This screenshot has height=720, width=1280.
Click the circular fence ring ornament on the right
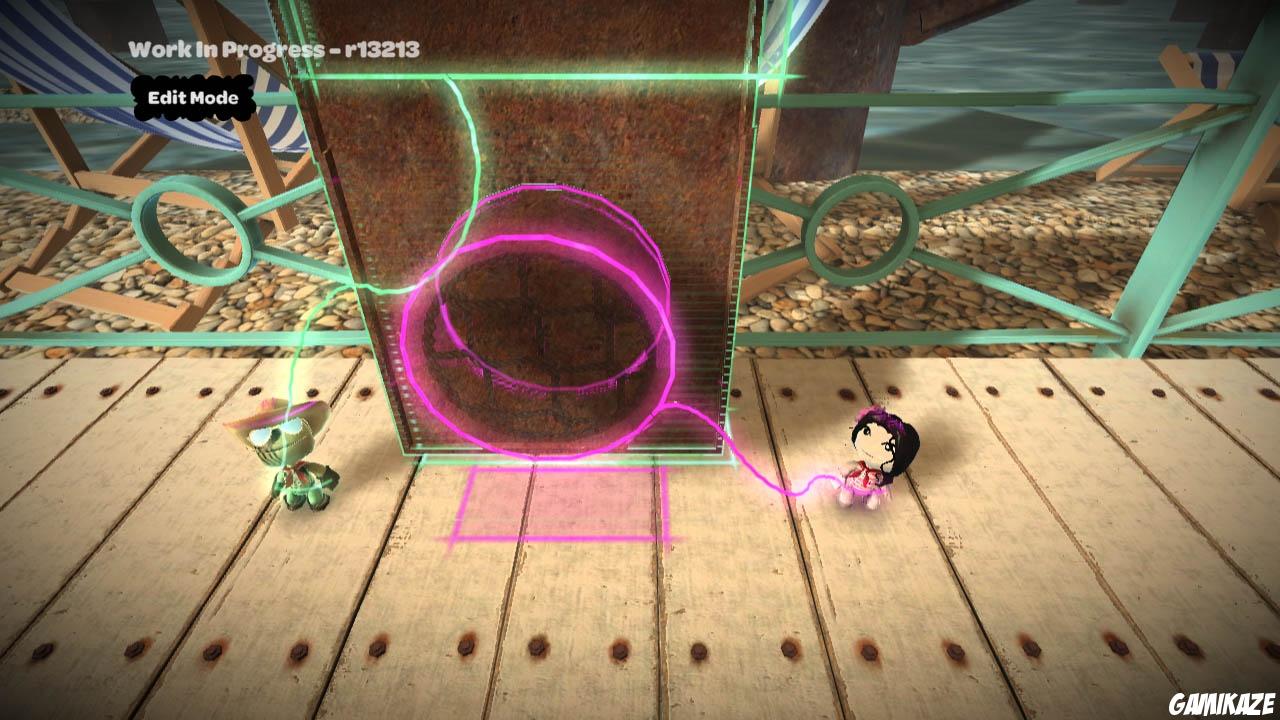click(861, 227)
